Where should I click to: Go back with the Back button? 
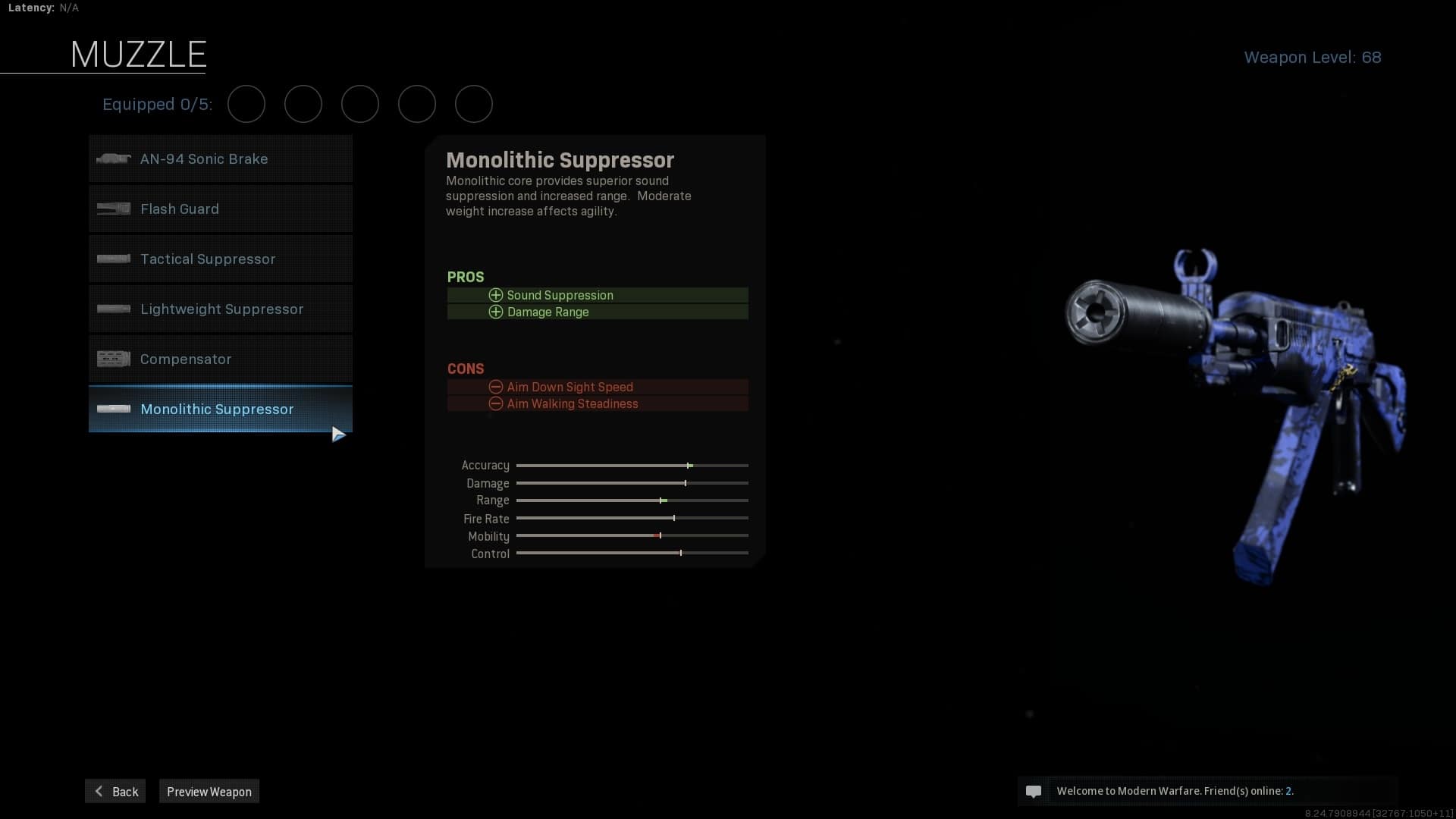point(115,792)
